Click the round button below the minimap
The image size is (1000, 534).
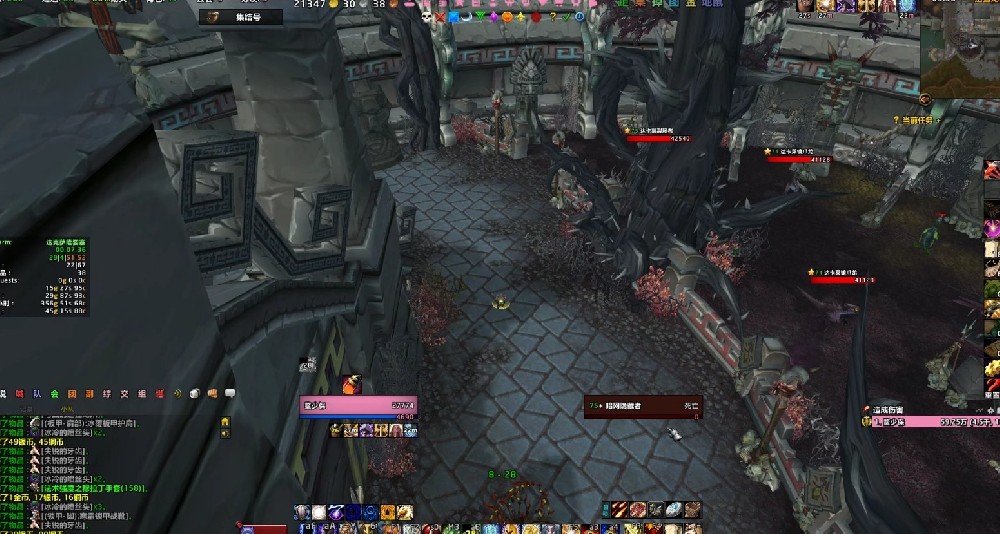pos(926,99)
